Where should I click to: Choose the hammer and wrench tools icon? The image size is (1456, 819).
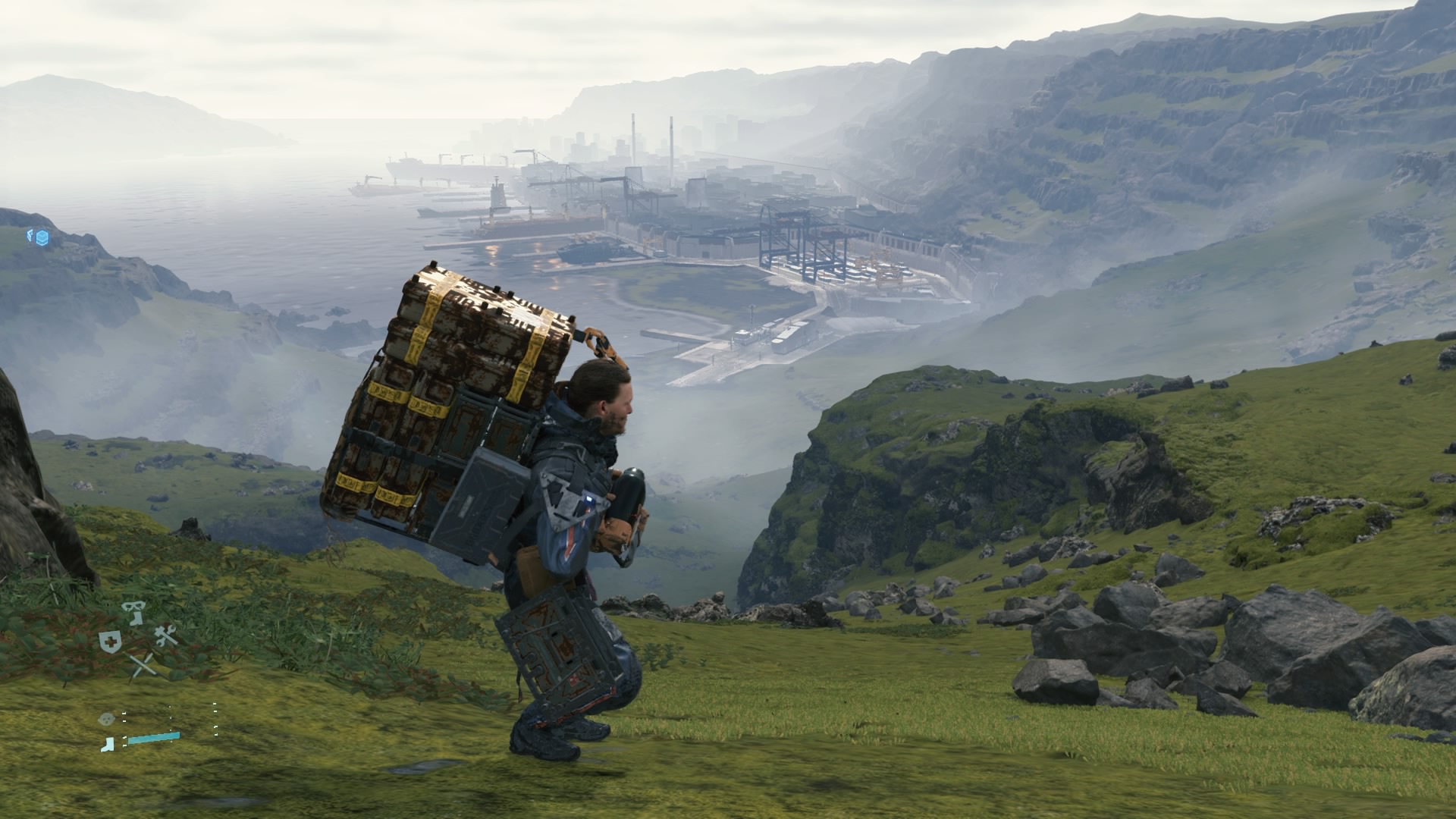point(165,636)
